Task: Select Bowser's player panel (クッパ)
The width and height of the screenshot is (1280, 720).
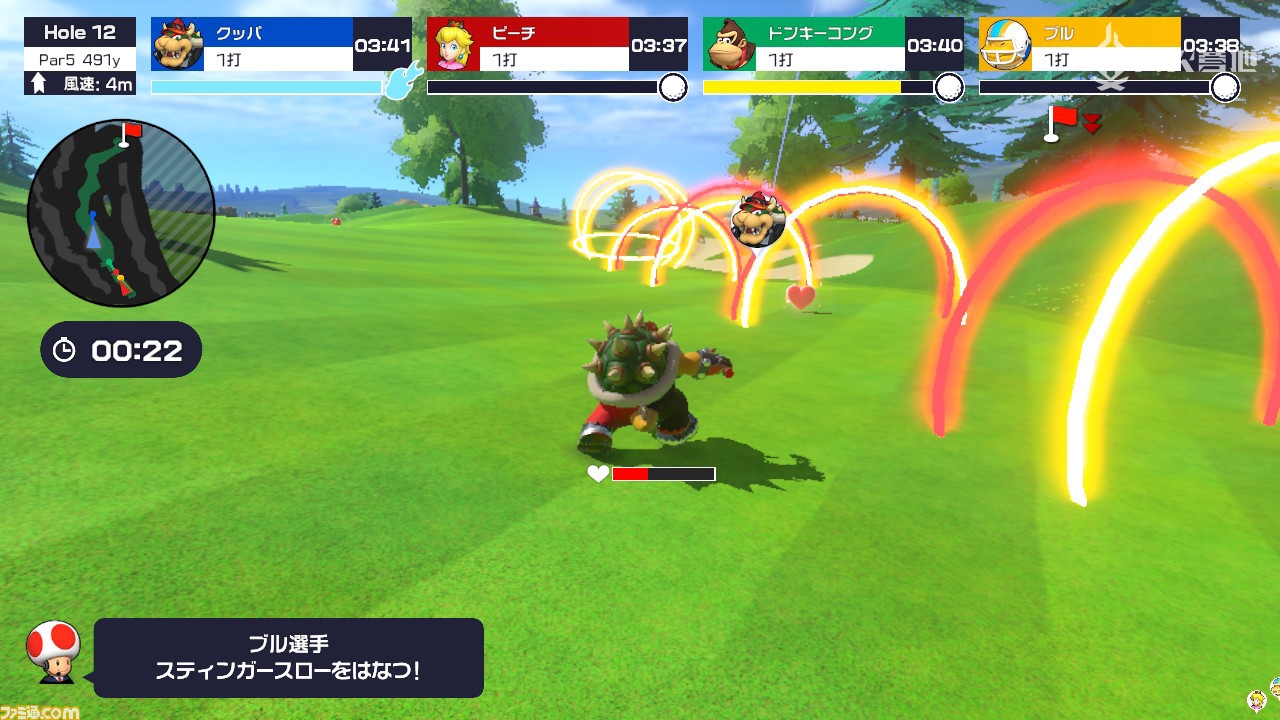Action: 281,45
